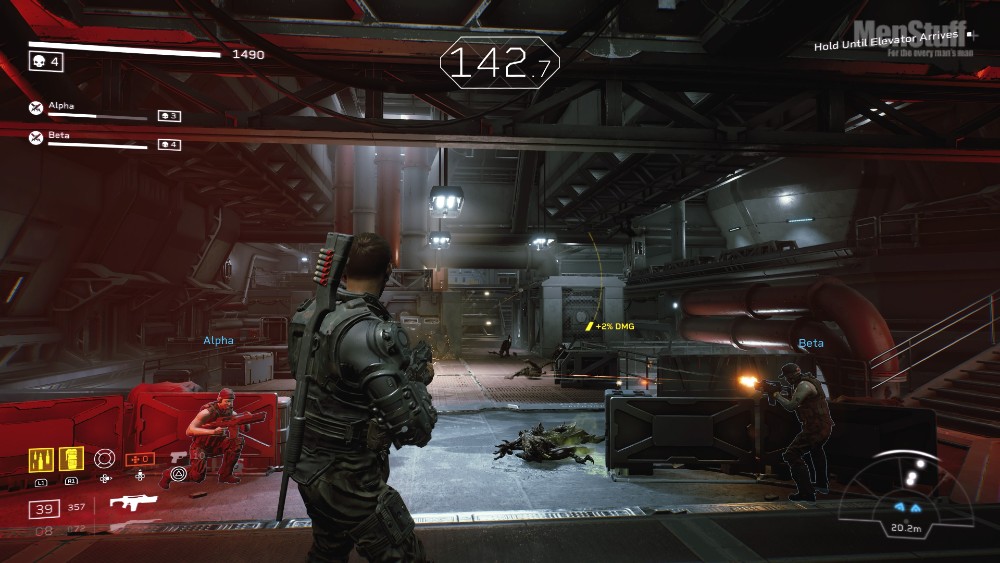Open the Hold Until Elevator Arrives objective
Image resolution: width=1000 pixels, height=563 pixels.
tap(885, 45)
